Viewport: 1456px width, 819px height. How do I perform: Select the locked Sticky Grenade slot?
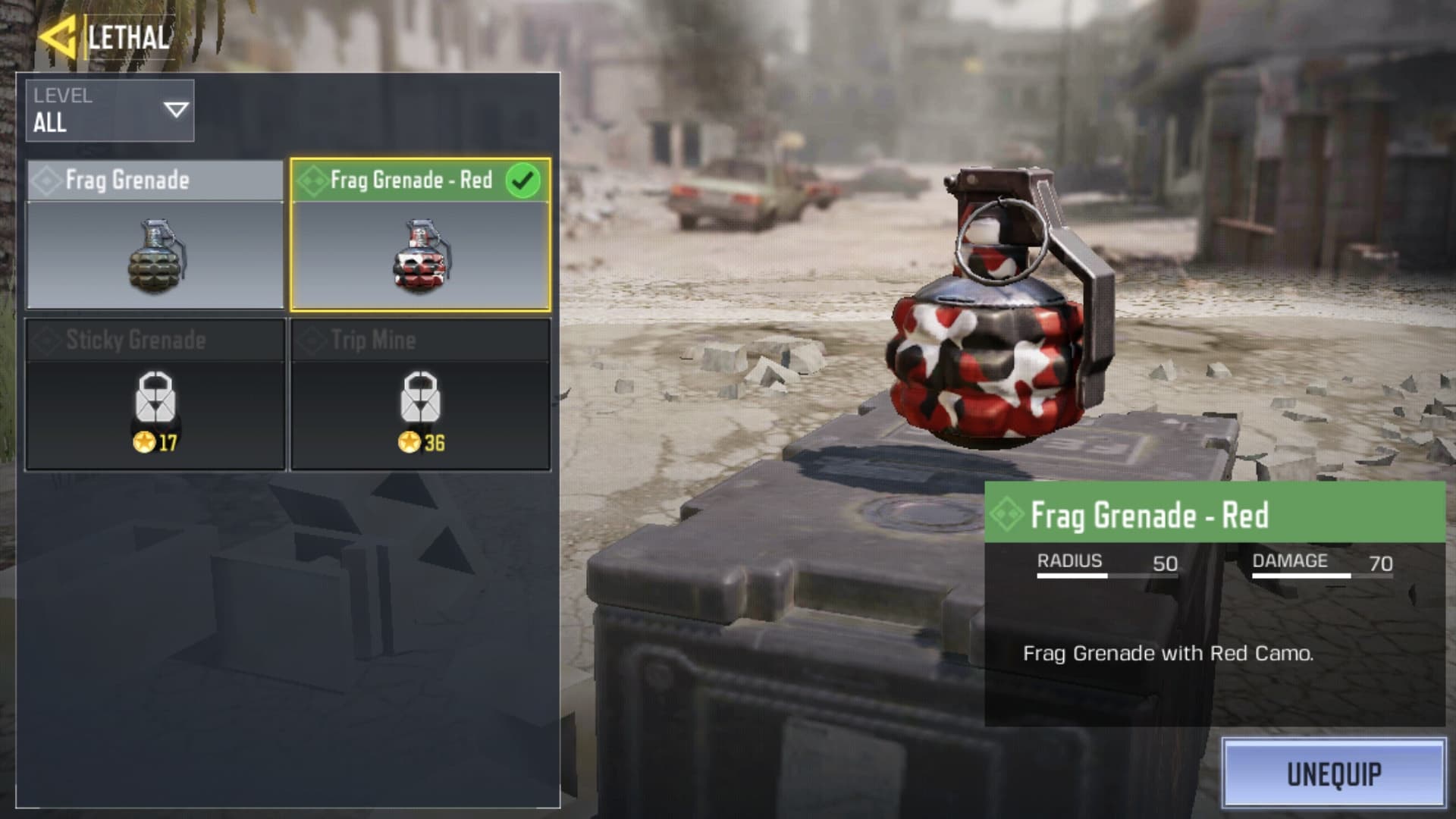point(155,394)
